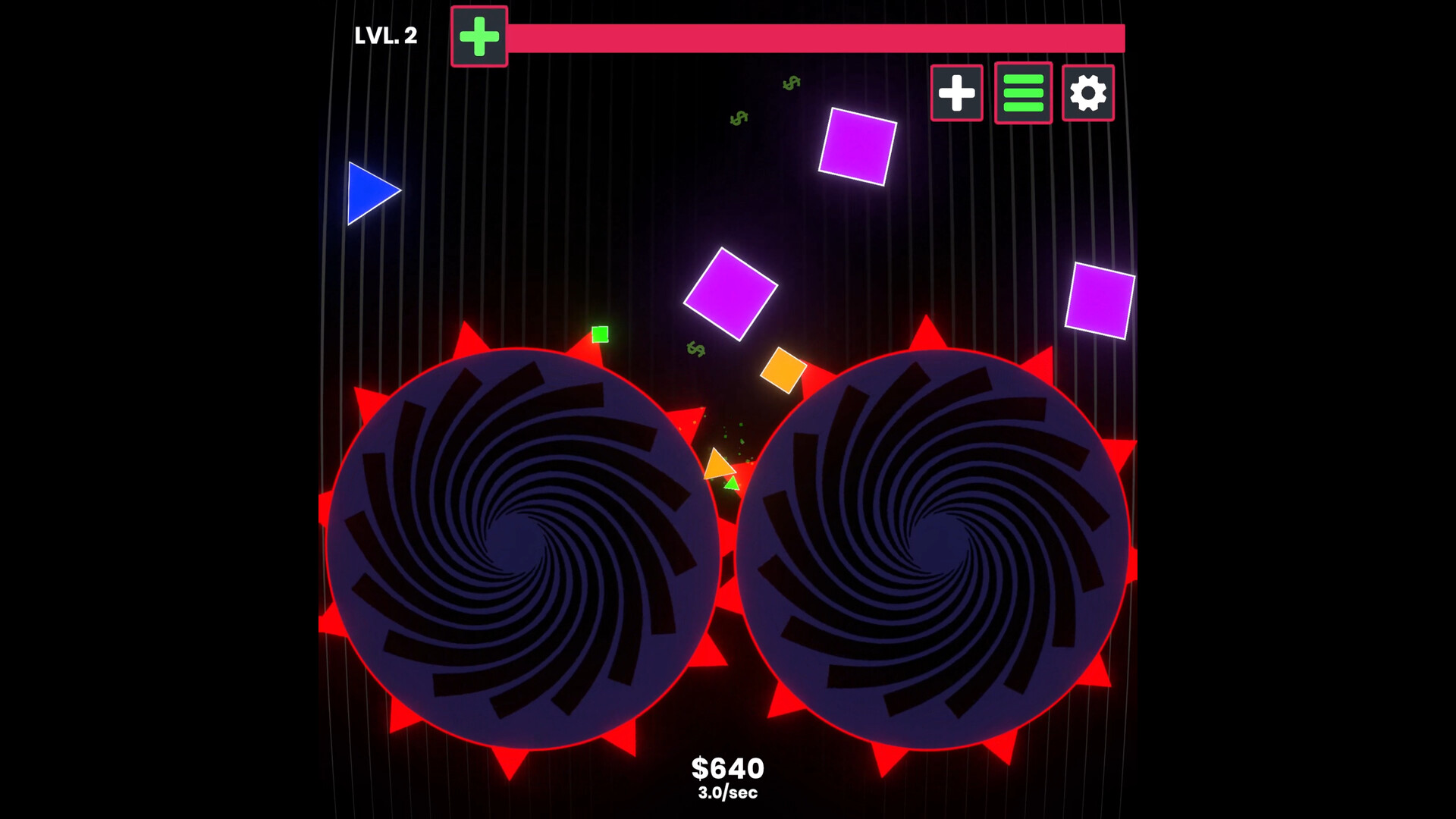Click the orange square above the grinders
This screenshot has height=819, width=1456.
pyautogui.click(x=785, y=371)
